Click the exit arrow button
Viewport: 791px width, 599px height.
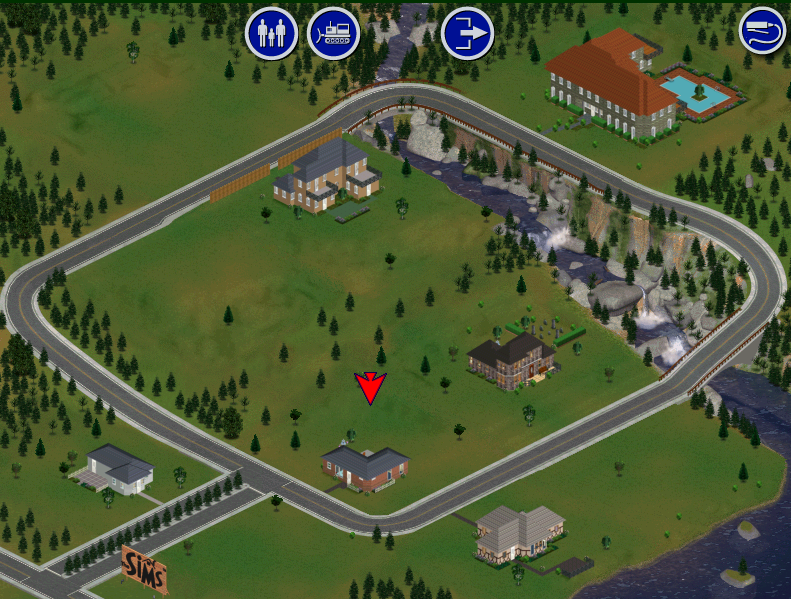(467, 33)
